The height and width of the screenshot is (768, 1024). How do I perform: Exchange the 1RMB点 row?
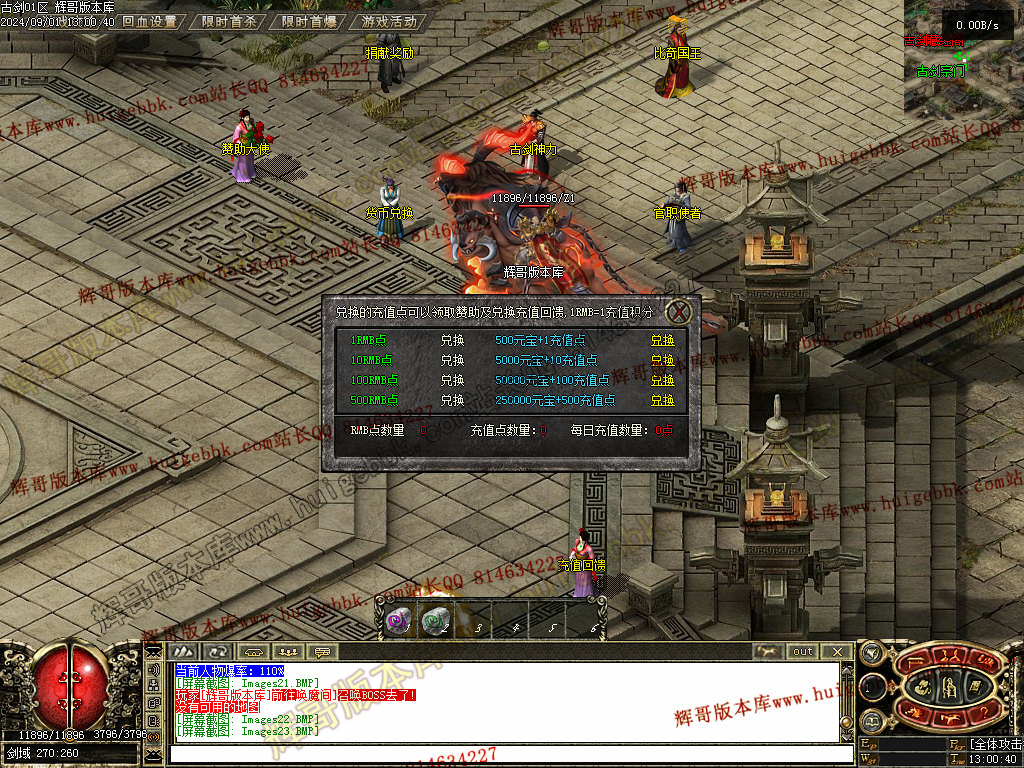click(662, 340)
